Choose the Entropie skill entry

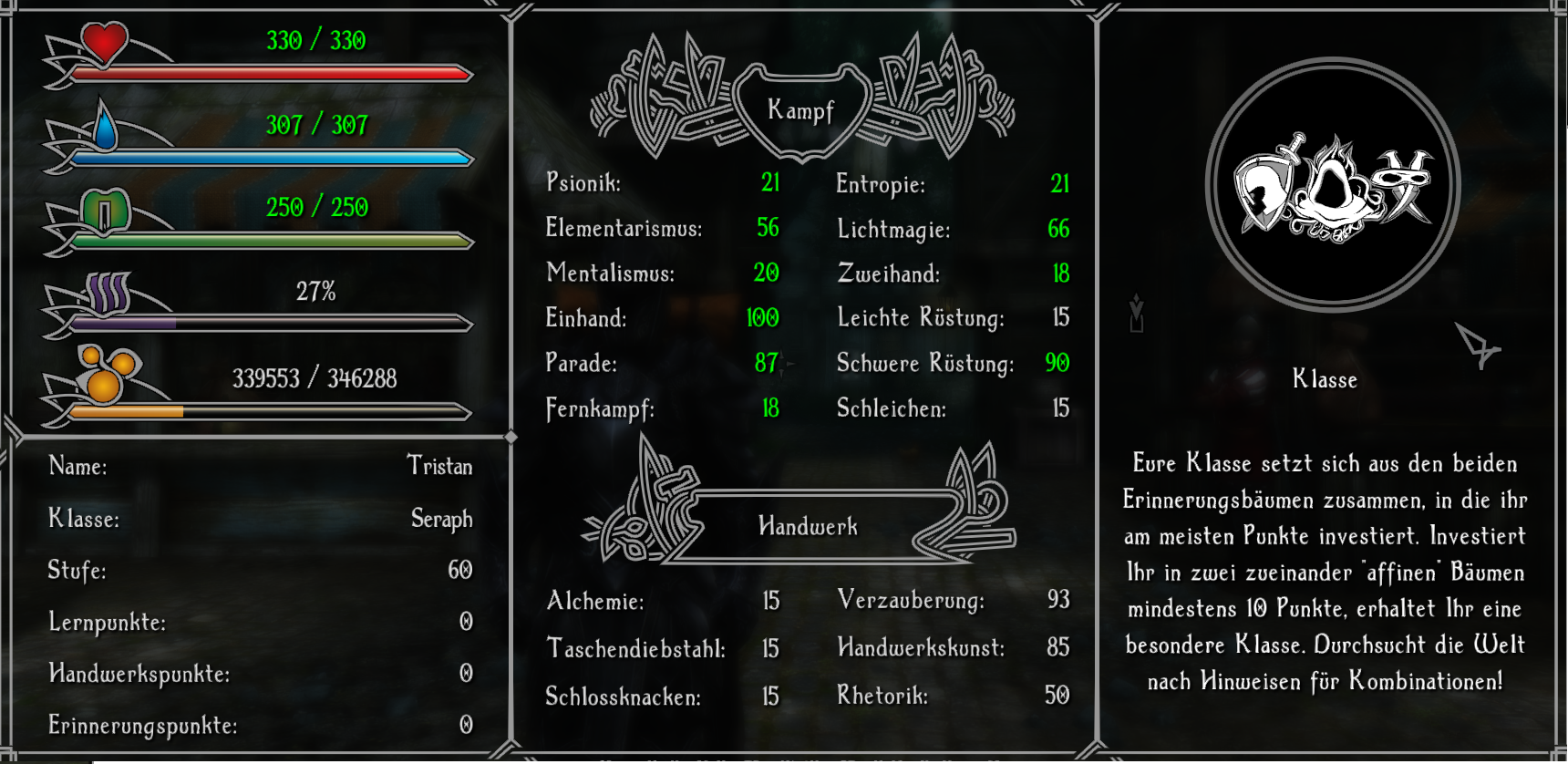[953, 183]
